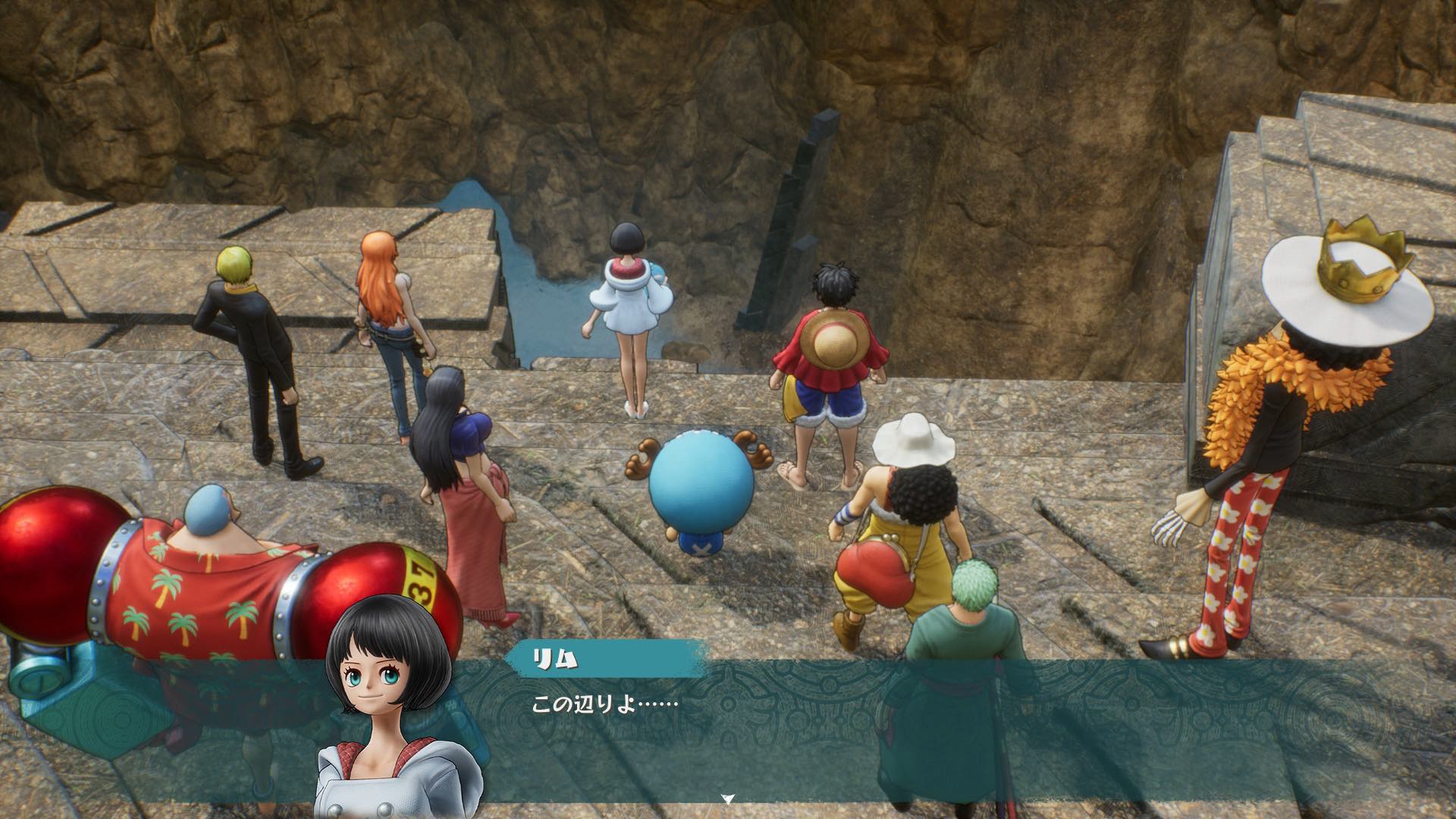Advance dialogue with the small down arrow
This screenshot has height=819, width=1456.
[728, 799]
